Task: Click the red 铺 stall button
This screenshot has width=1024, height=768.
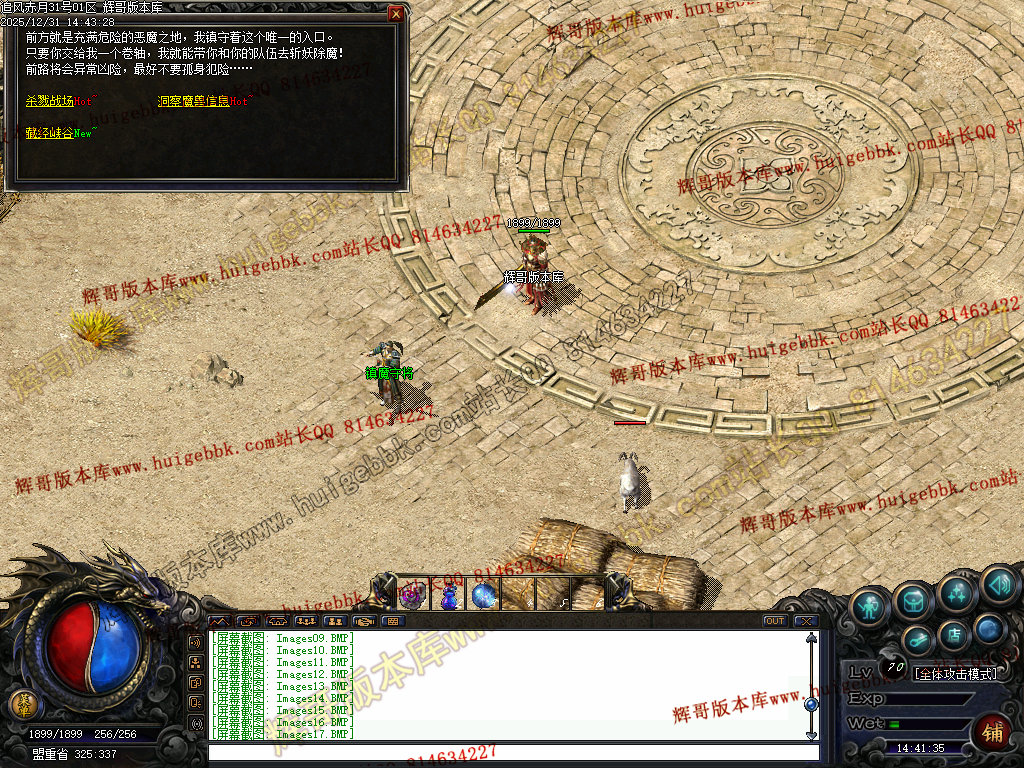Action: click(993, 732)
